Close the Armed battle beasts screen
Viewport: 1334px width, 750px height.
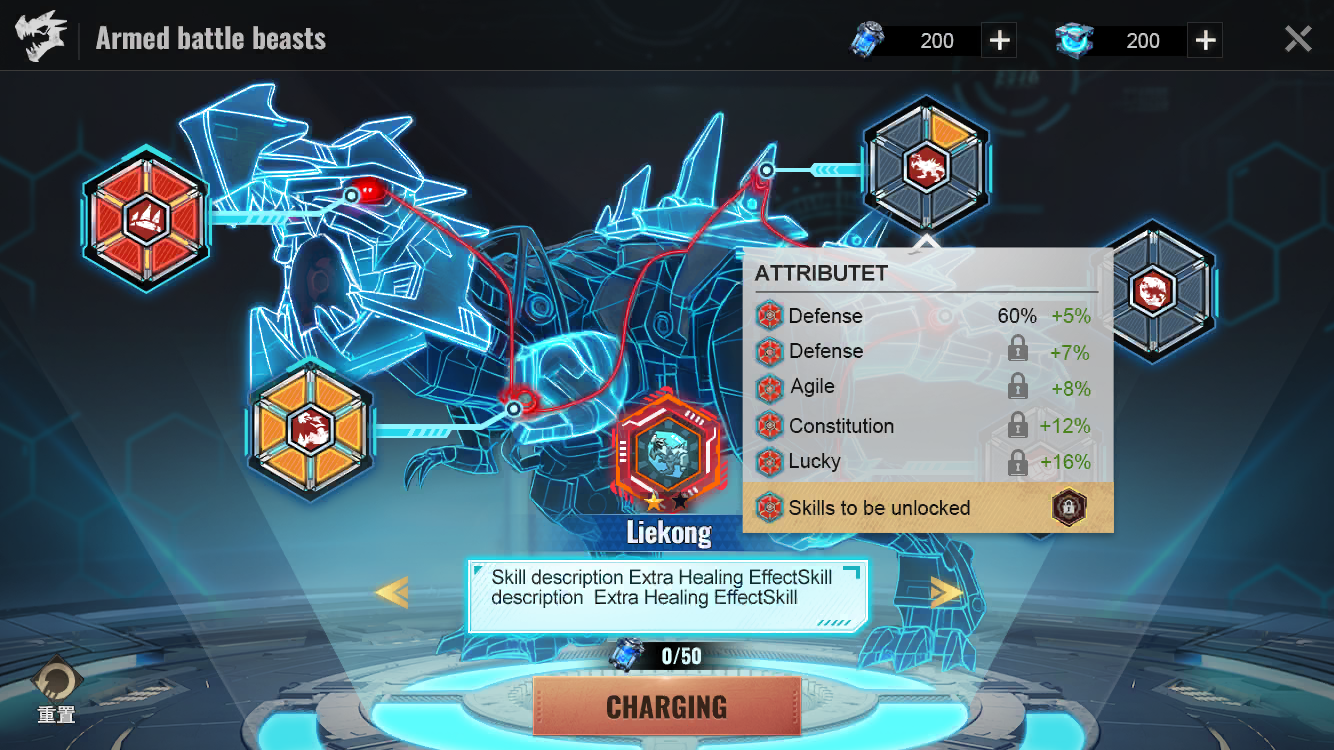(x=1298, y=39)
